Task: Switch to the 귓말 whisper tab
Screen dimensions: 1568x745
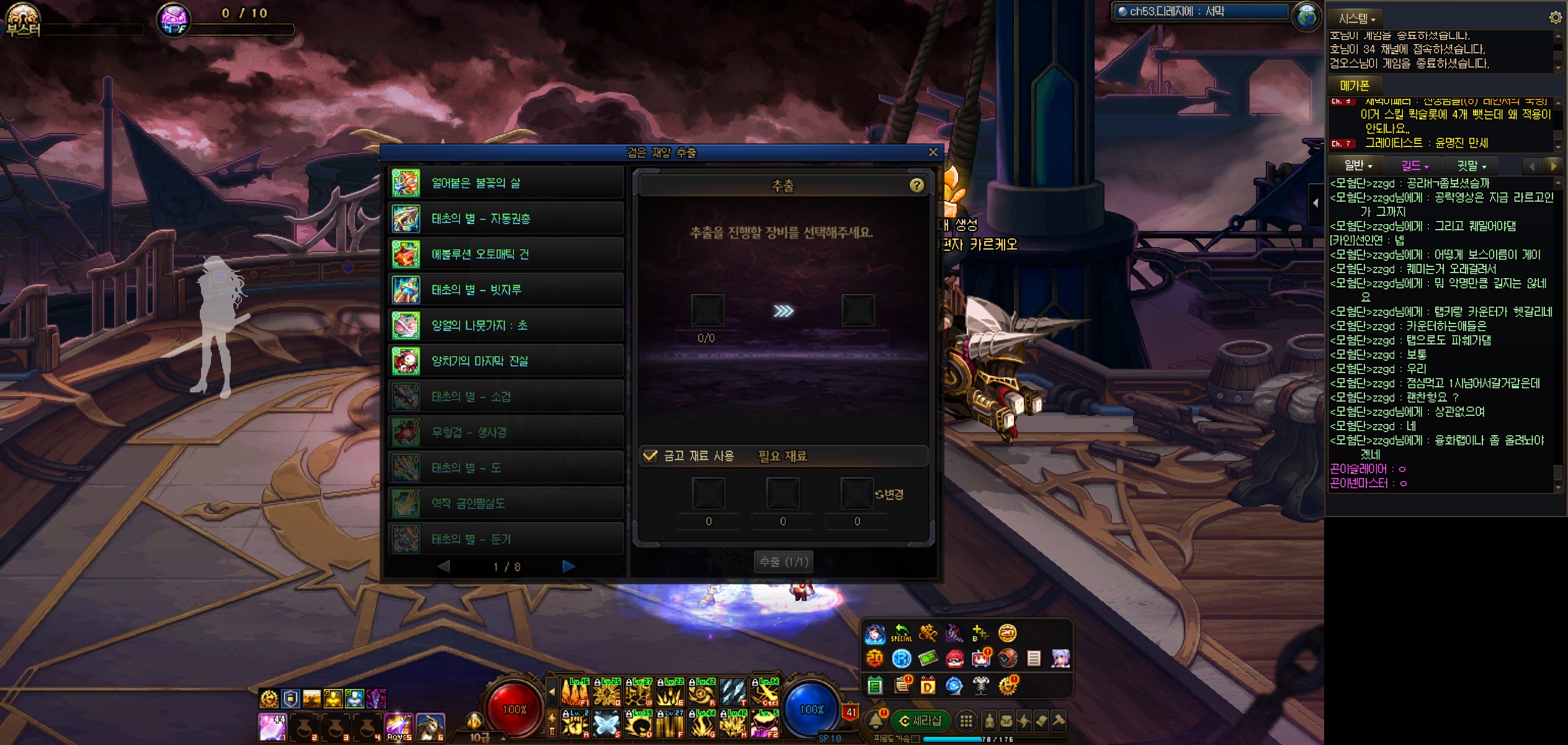Action: point(1471,166)
